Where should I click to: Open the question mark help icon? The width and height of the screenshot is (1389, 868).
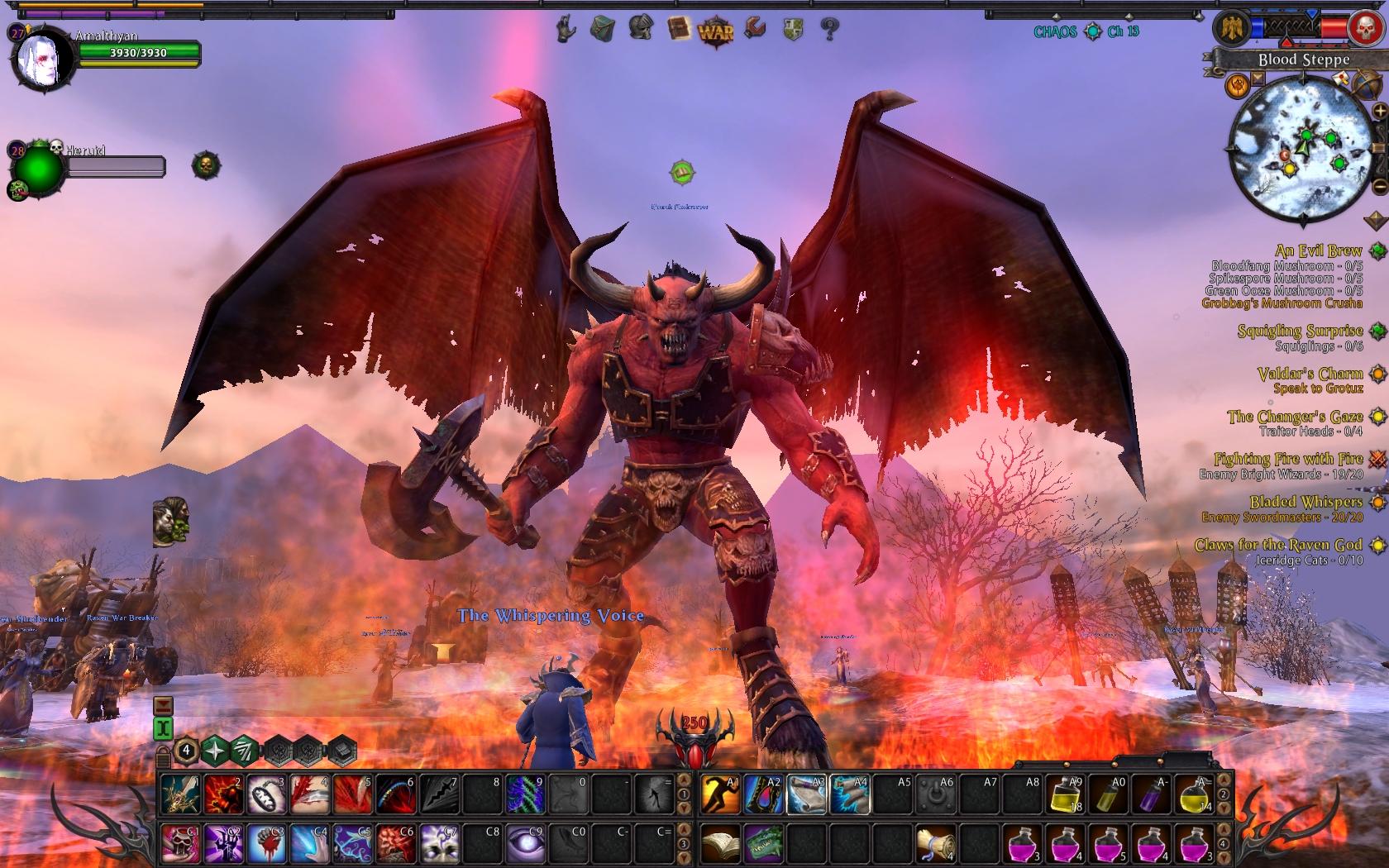(829, 31)
